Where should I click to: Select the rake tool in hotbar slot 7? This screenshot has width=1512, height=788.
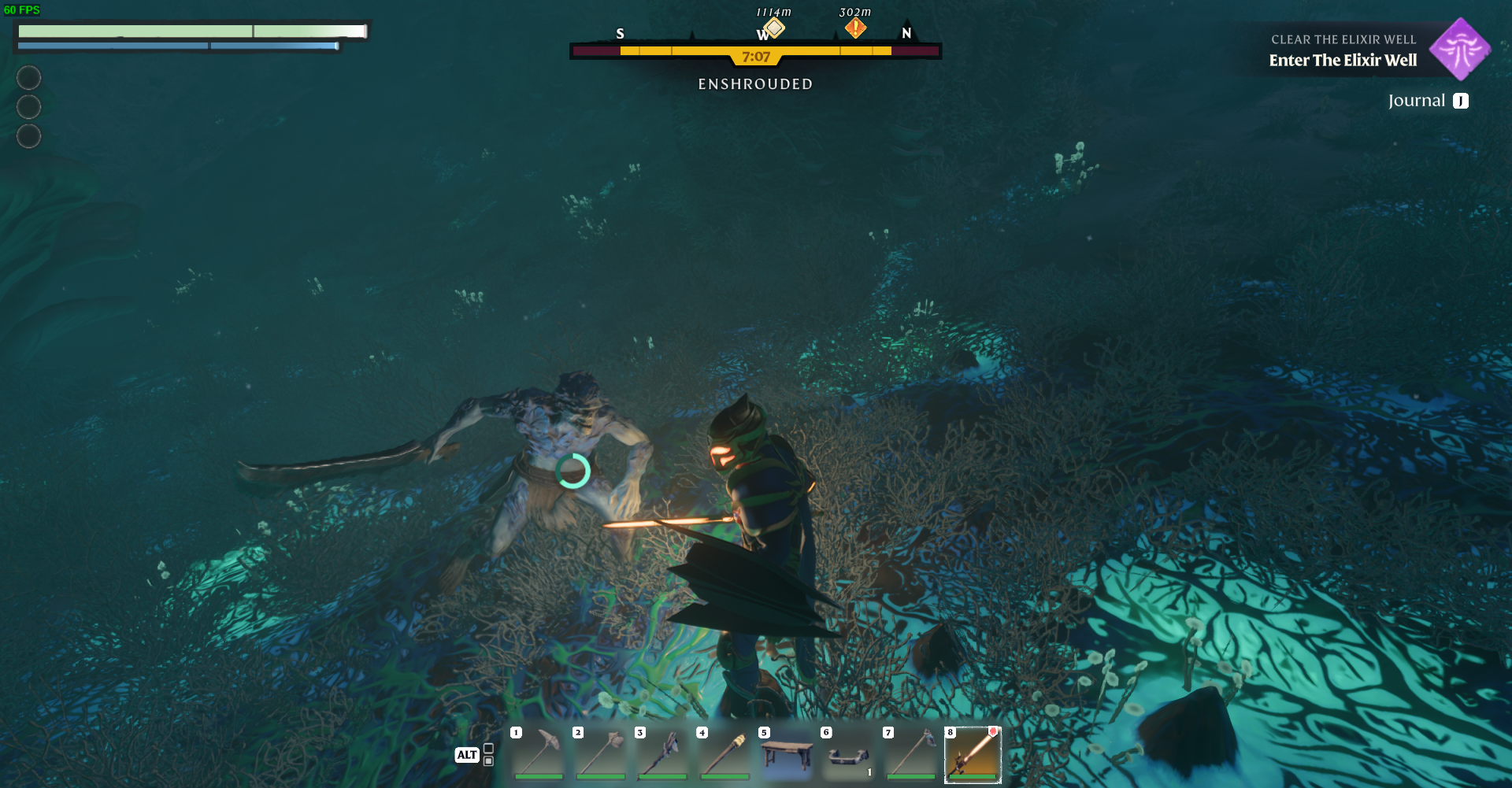pos(910,753)
